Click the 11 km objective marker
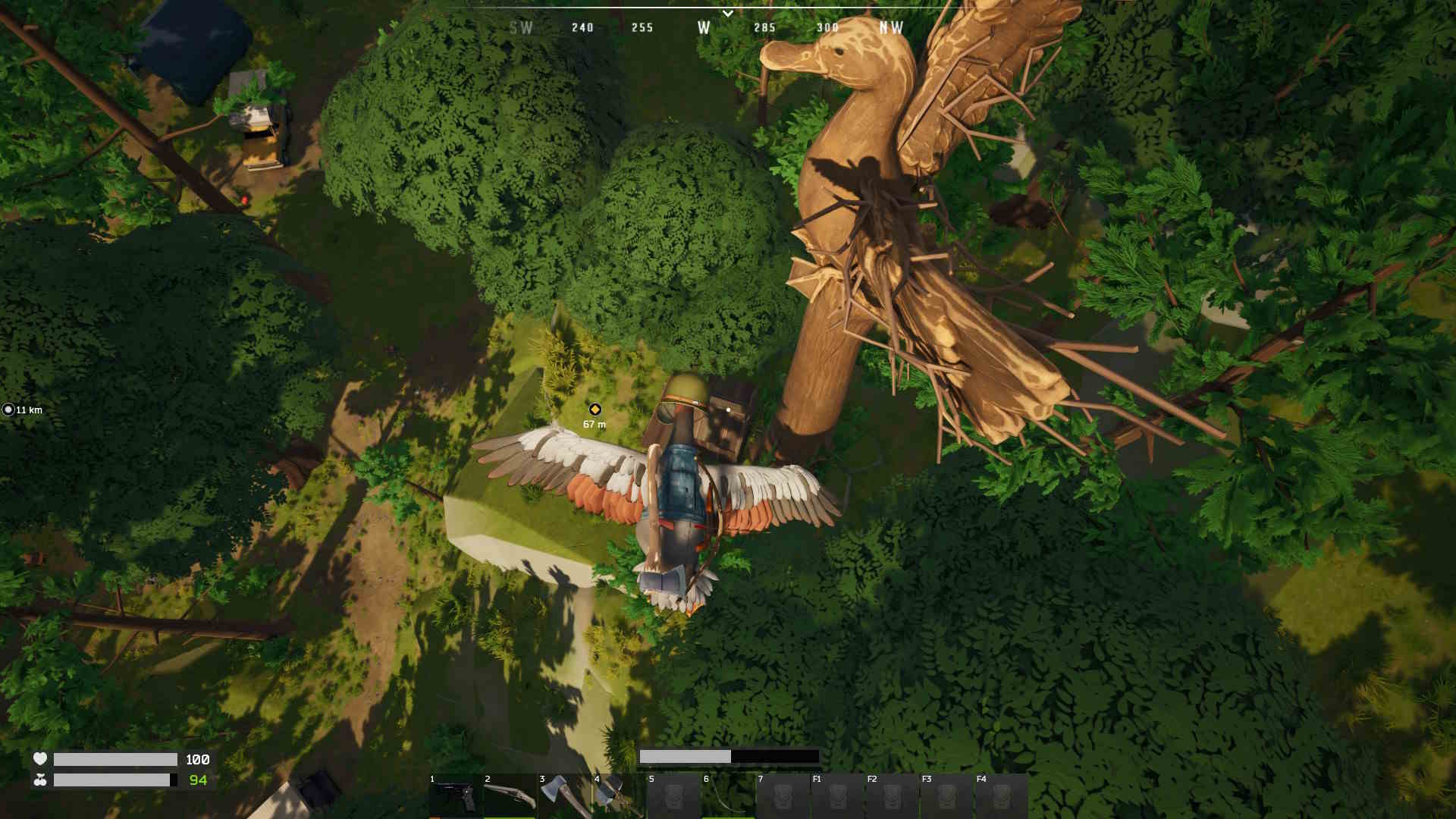The height and width of the screenshot is (819, 1456). [8, 409]
